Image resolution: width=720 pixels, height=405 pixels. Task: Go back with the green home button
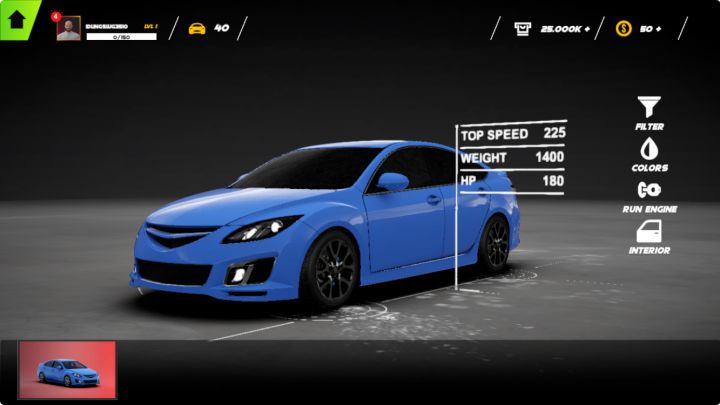coord(16,18)
